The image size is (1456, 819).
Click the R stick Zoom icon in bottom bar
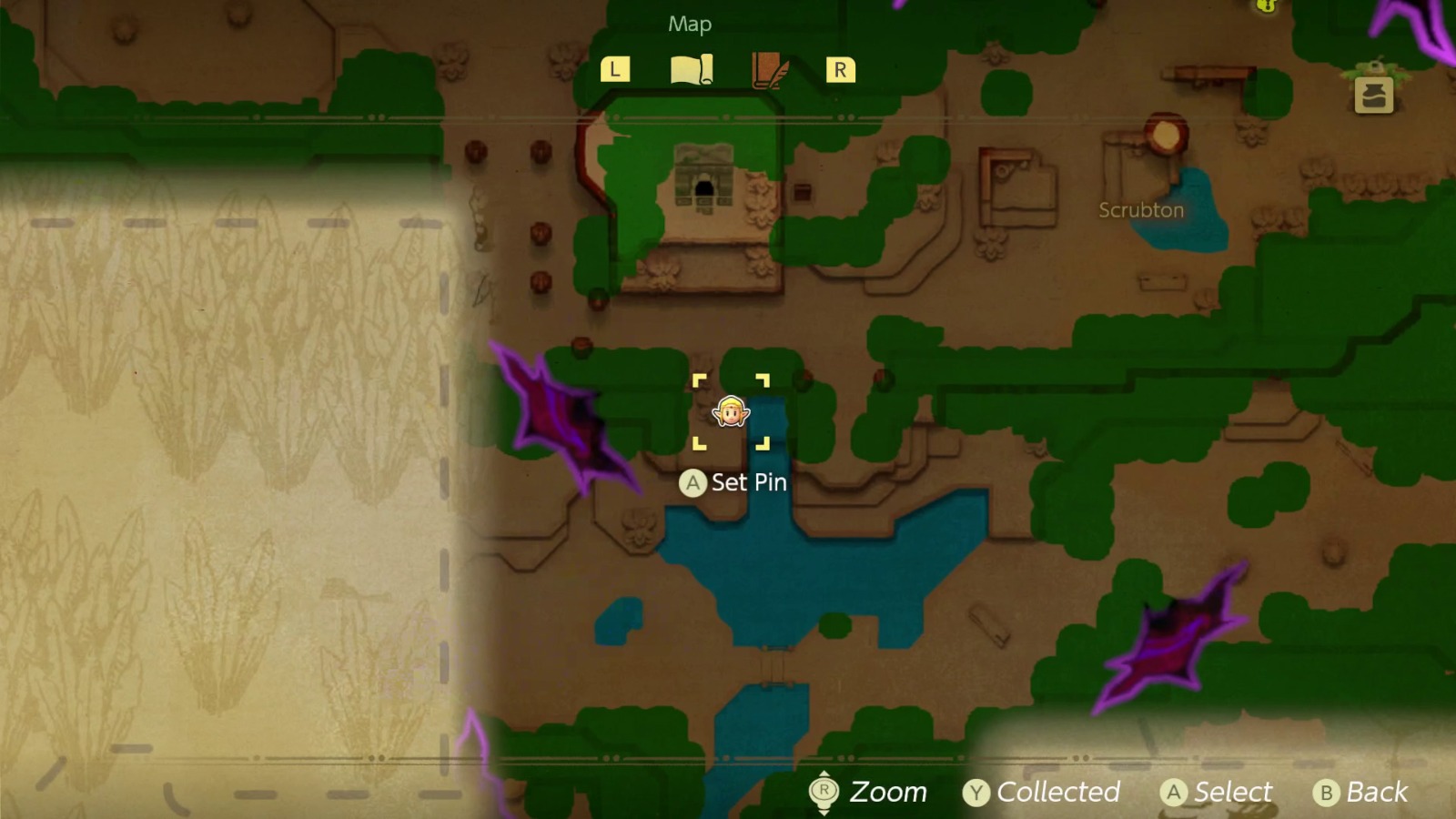(824, 792)
